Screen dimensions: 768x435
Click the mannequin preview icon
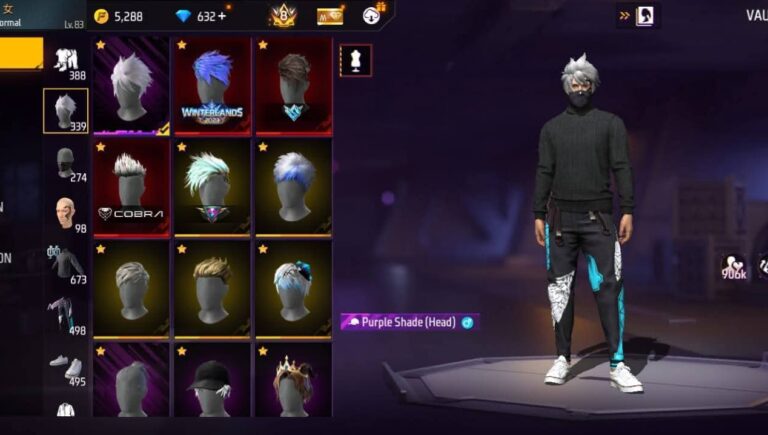point(355,58)
